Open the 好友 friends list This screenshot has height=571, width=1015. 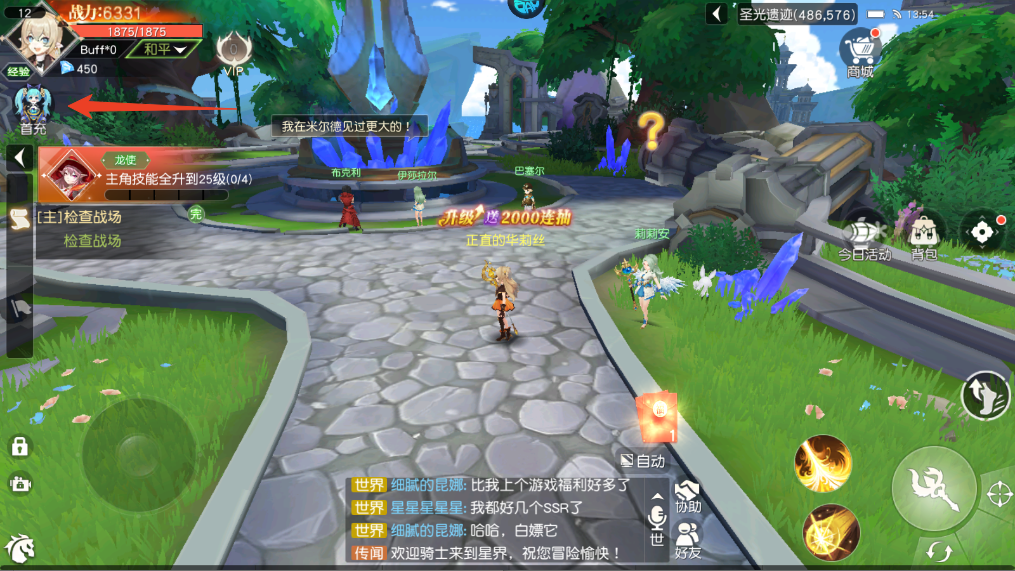[687, 538]
